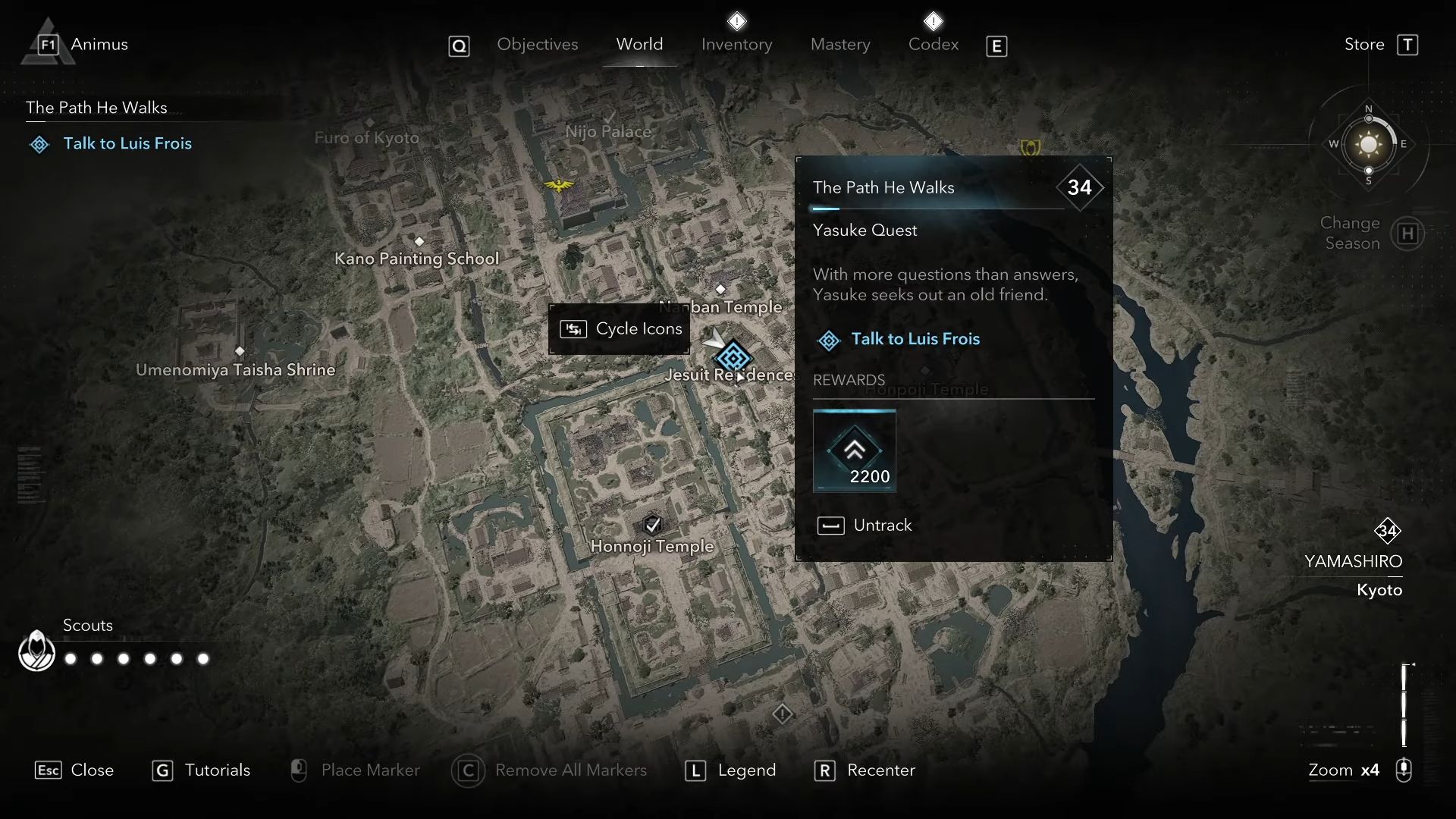Go to the Codex tab
This screenshot has height=819, width=1456.
933,45
